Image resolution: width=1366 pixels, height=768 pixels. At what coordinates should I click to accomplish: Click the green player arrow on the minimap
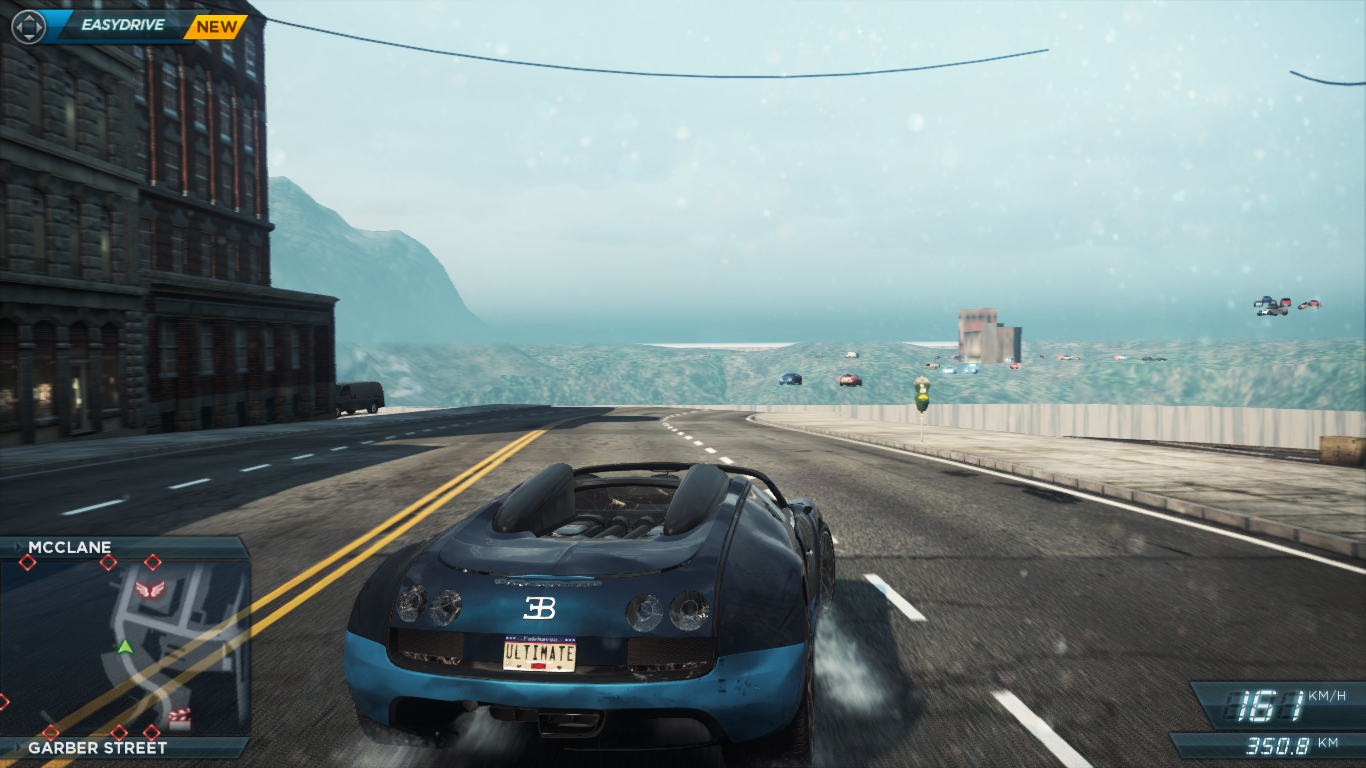[125, 647]
